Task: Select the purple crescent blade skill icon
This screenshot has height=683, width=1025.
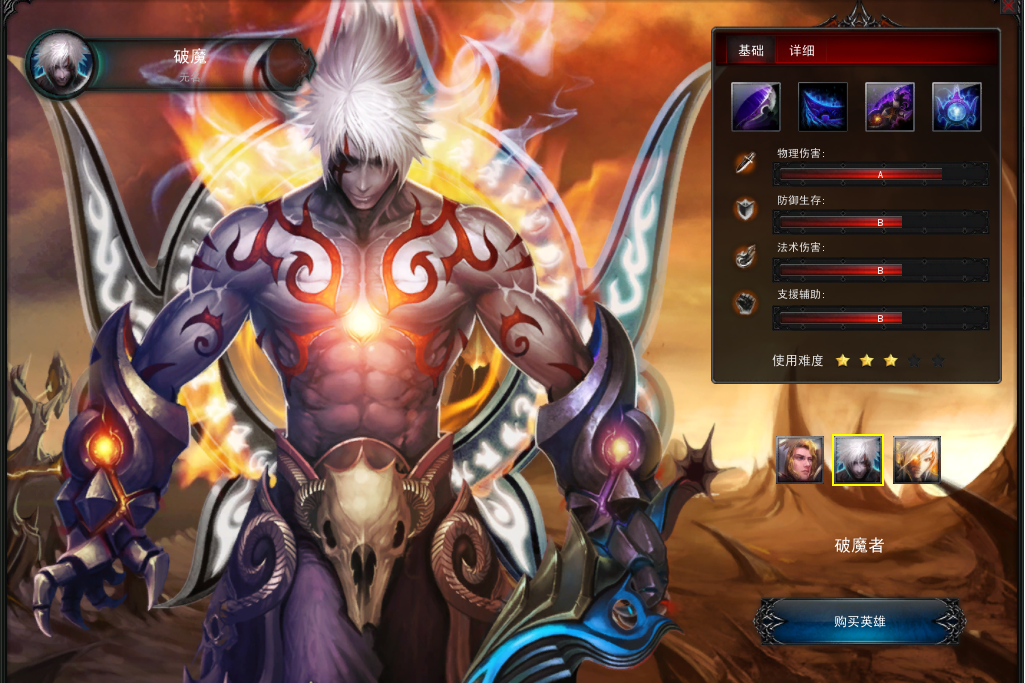Action: pos(756,107)
